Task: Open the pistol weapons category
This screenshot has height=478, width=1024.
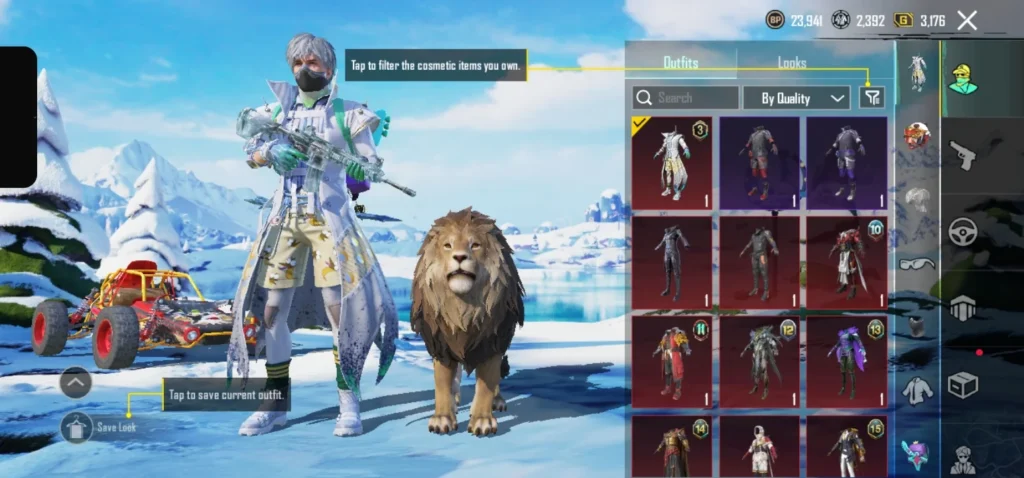Action: [x=963, y=156]
